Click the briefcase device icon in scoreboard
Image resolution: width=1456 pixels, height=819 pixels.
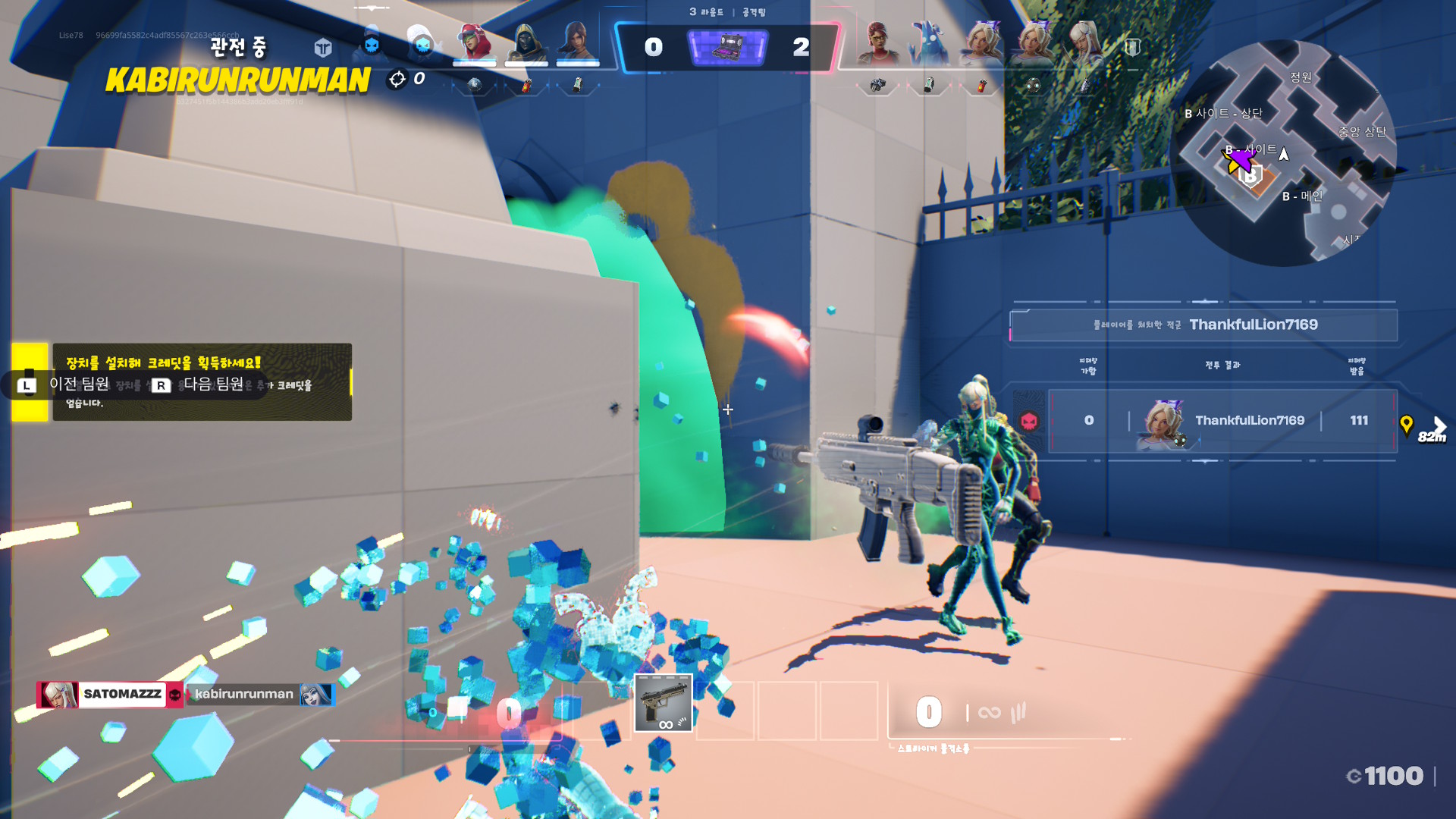tap(727, 47)
